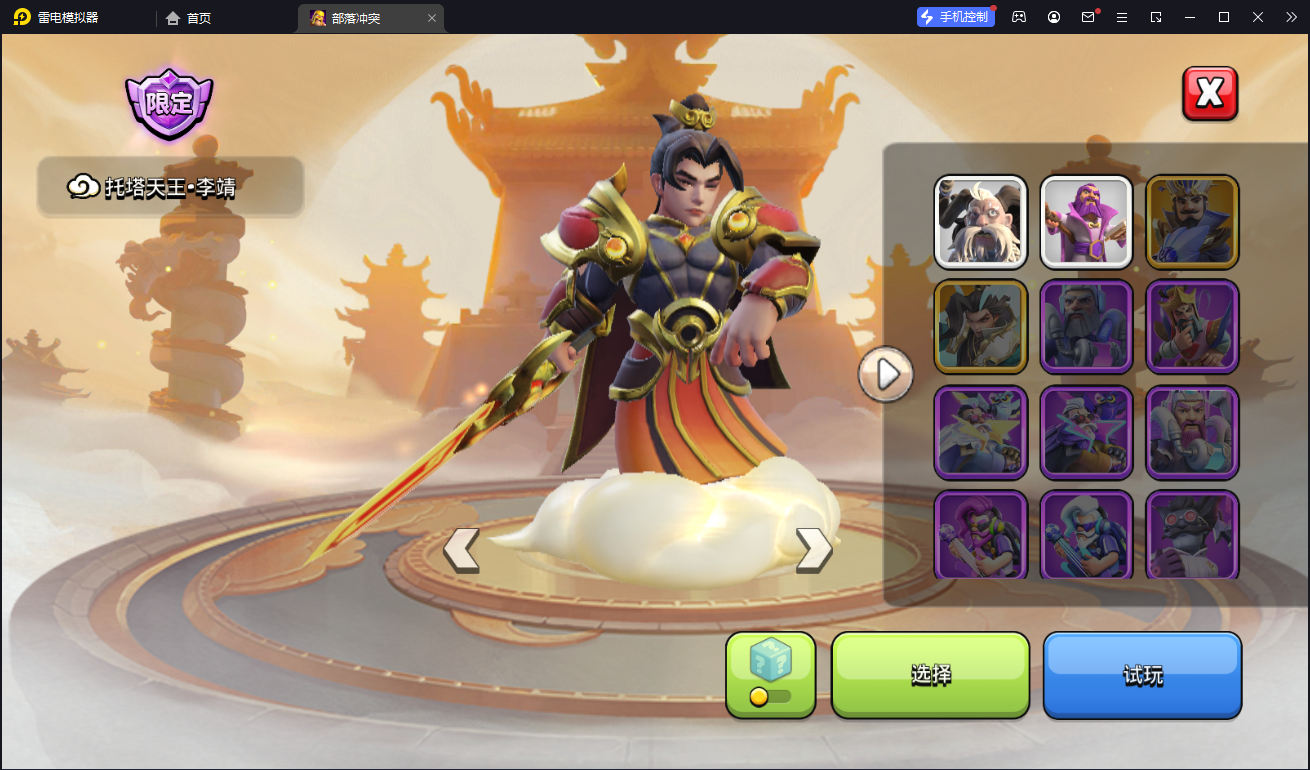Collapse the skin list panel arrow
Viewport: 1310px width, 770px height.
tap(885, 374)
